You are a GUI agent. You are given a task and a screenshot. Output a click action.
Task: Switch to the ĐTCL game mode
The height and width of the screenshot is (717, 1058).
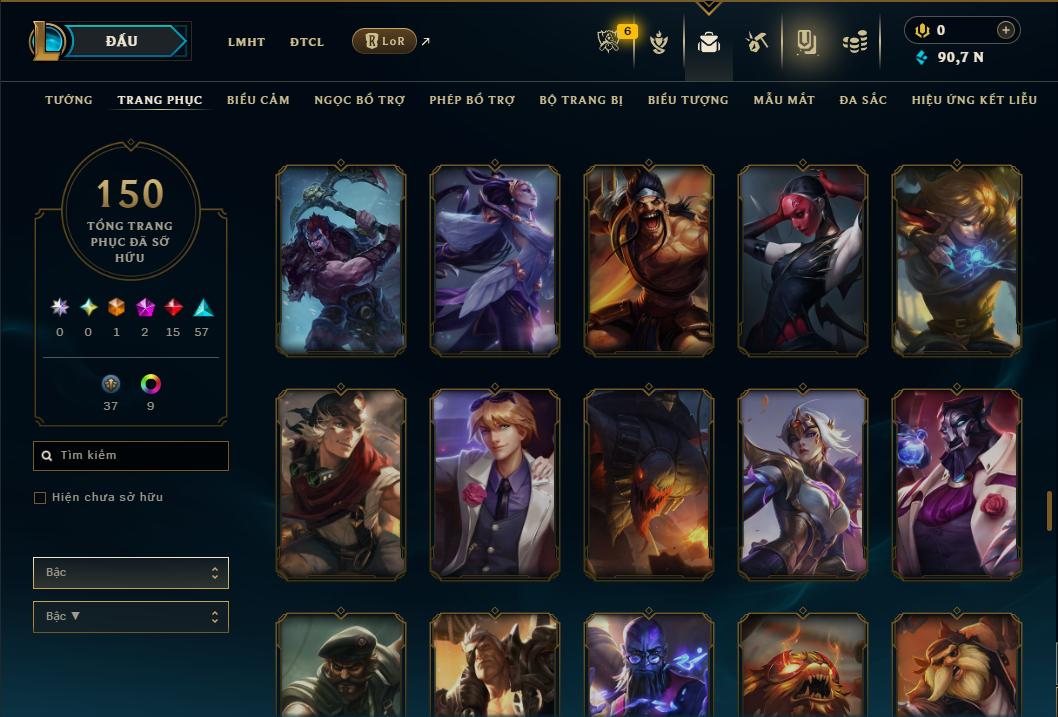tap(307, 42)
